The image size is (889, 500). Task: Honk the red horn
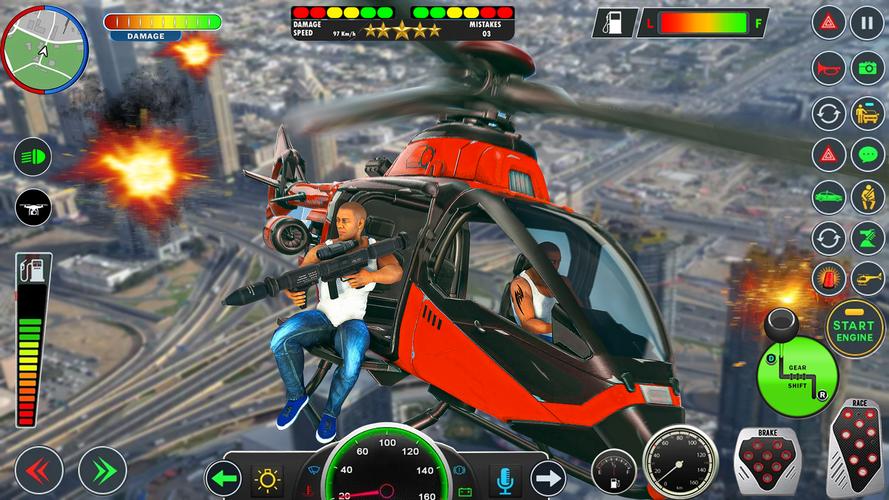pos(828,67)
